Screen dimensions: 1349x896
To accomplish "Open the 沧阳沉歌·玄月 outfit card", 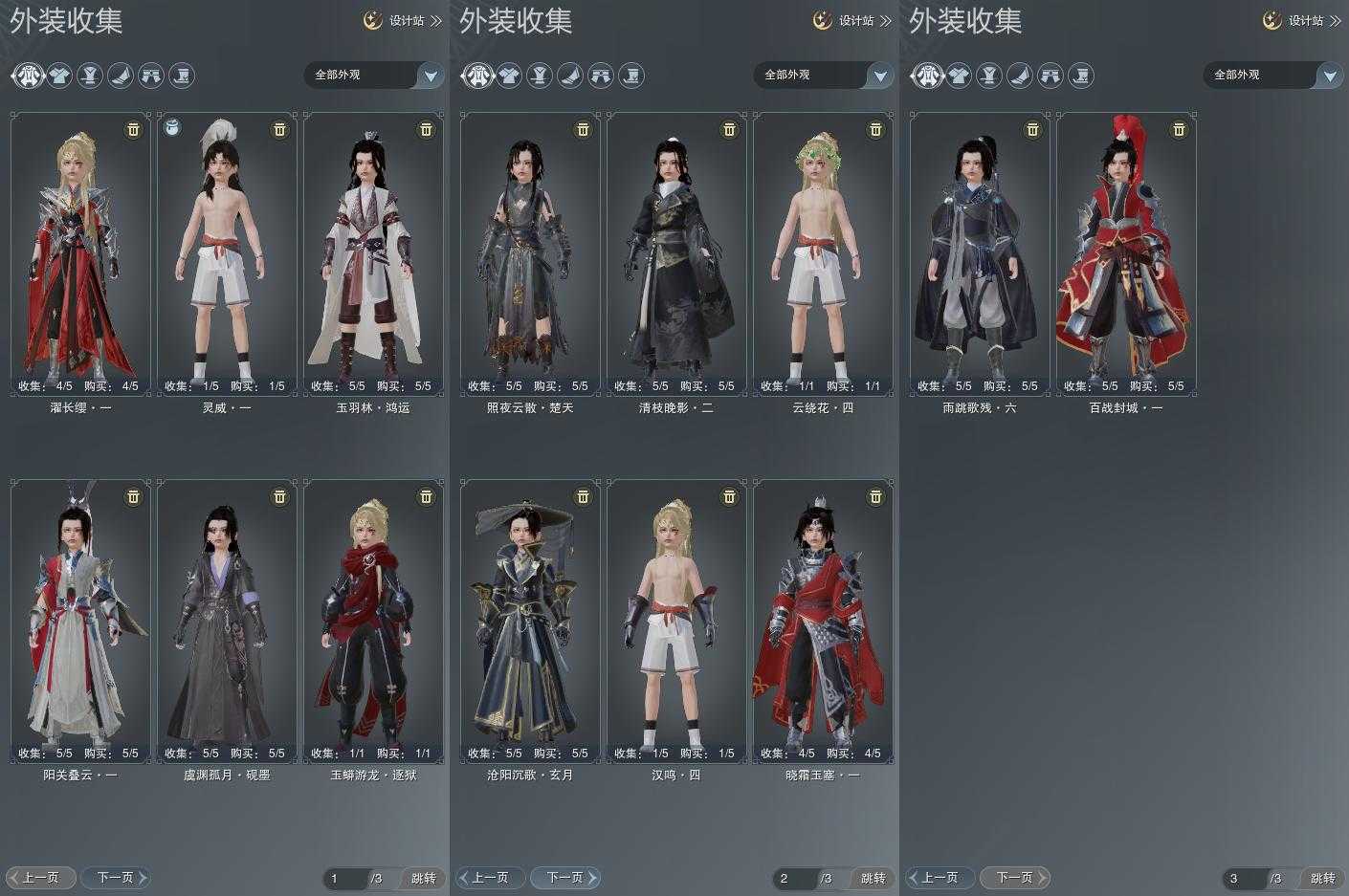I will pos(530,621).
